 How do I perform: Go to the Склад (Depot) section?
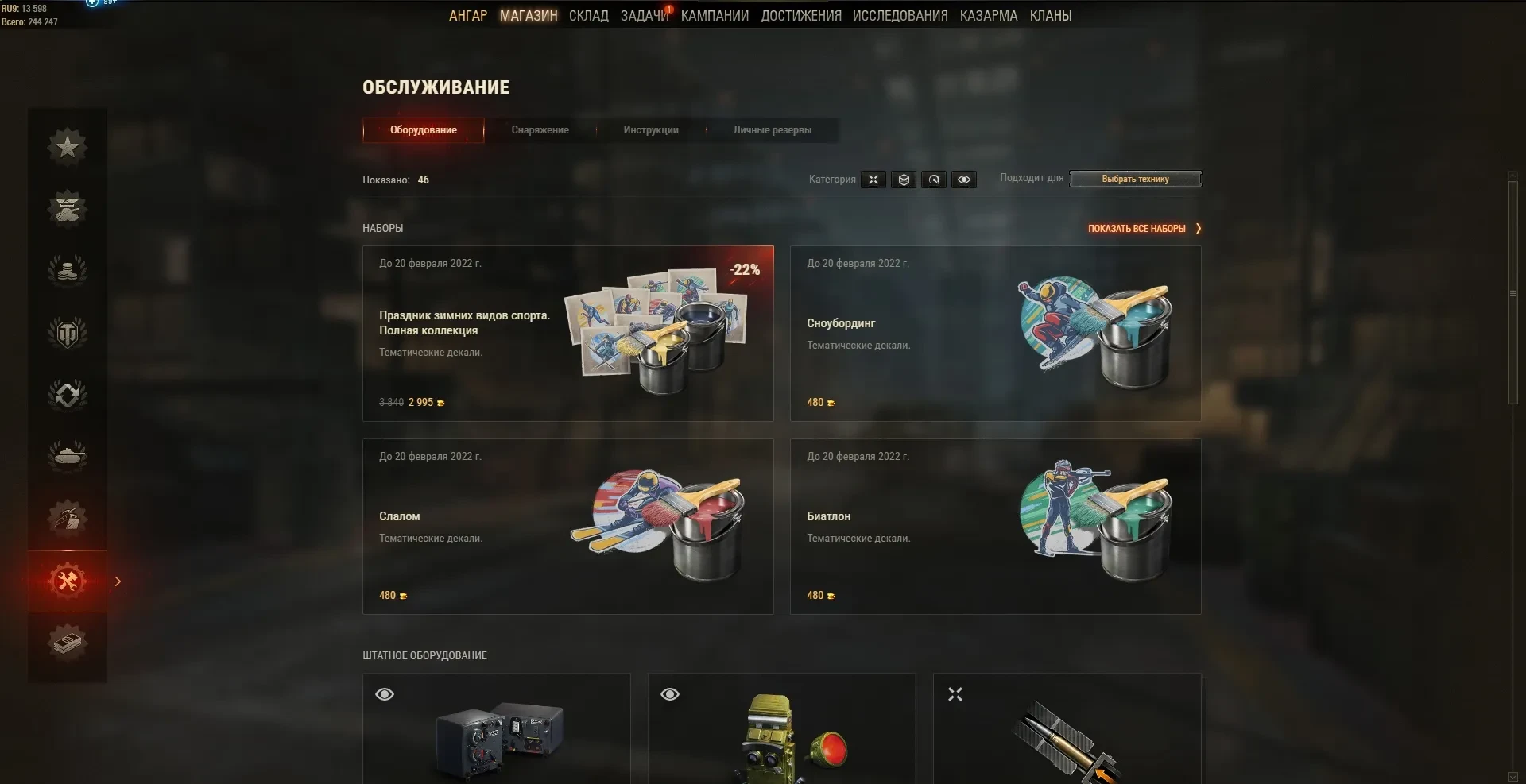588,16
